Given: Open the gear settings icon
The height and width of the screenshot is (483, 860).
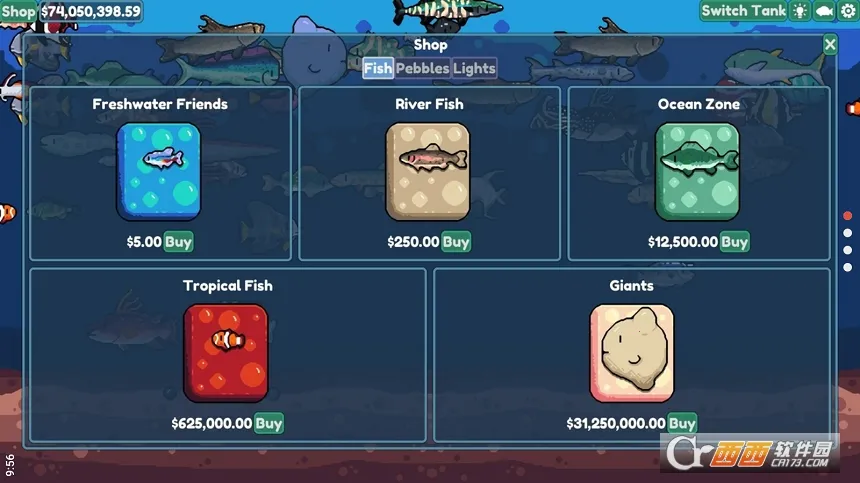Looking at the screenshot, I should [848, 11].
